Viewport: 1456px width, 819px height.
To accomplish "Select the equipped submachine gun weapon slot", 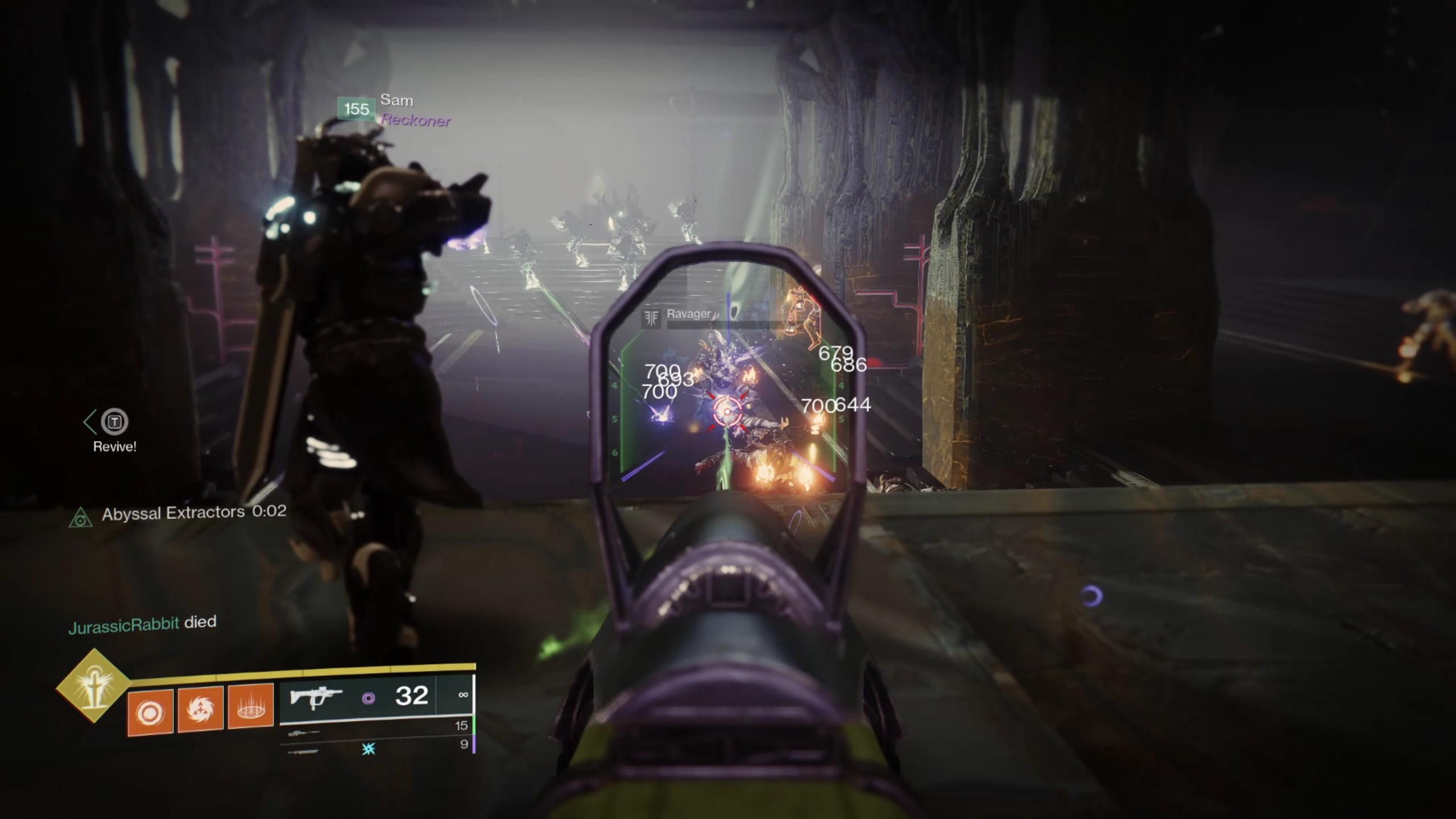I will [377, 697].
